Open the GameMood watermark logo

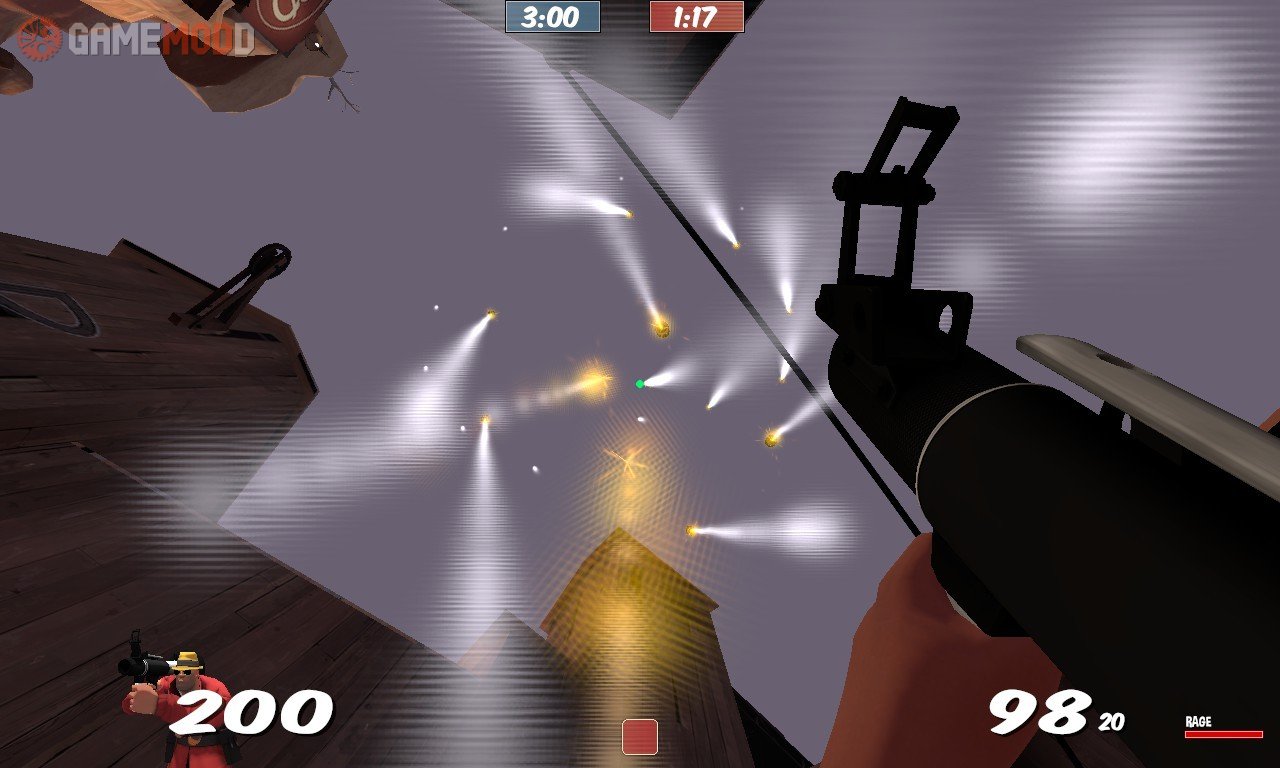[134, 38]
